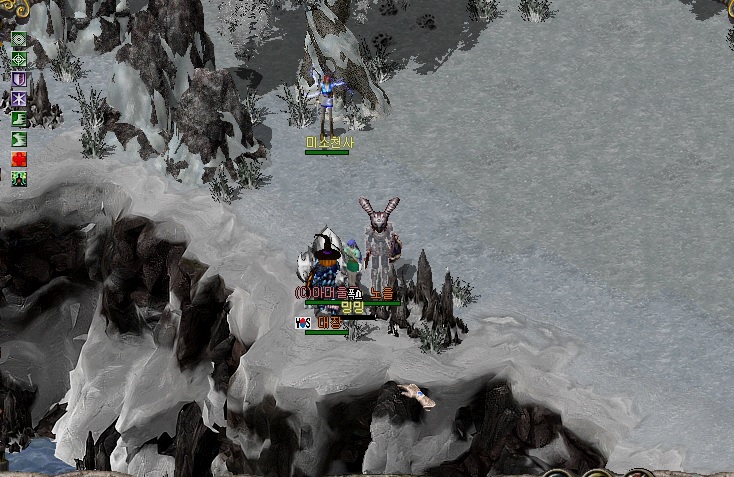Click the green crosshair target buff icon
The image size is (734, 477).
(x=18, y=59)
